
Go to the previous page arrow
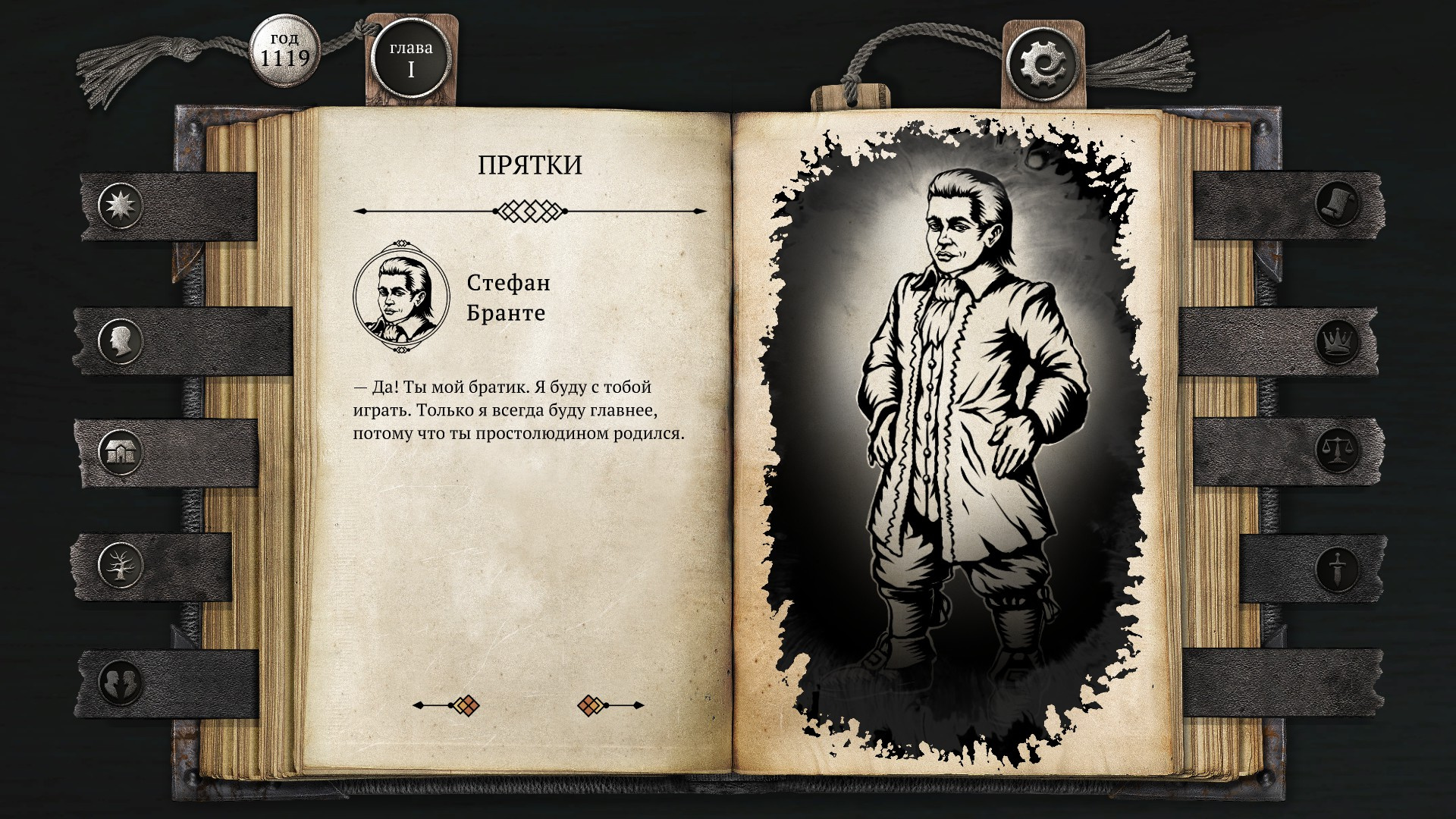(447, 706)
